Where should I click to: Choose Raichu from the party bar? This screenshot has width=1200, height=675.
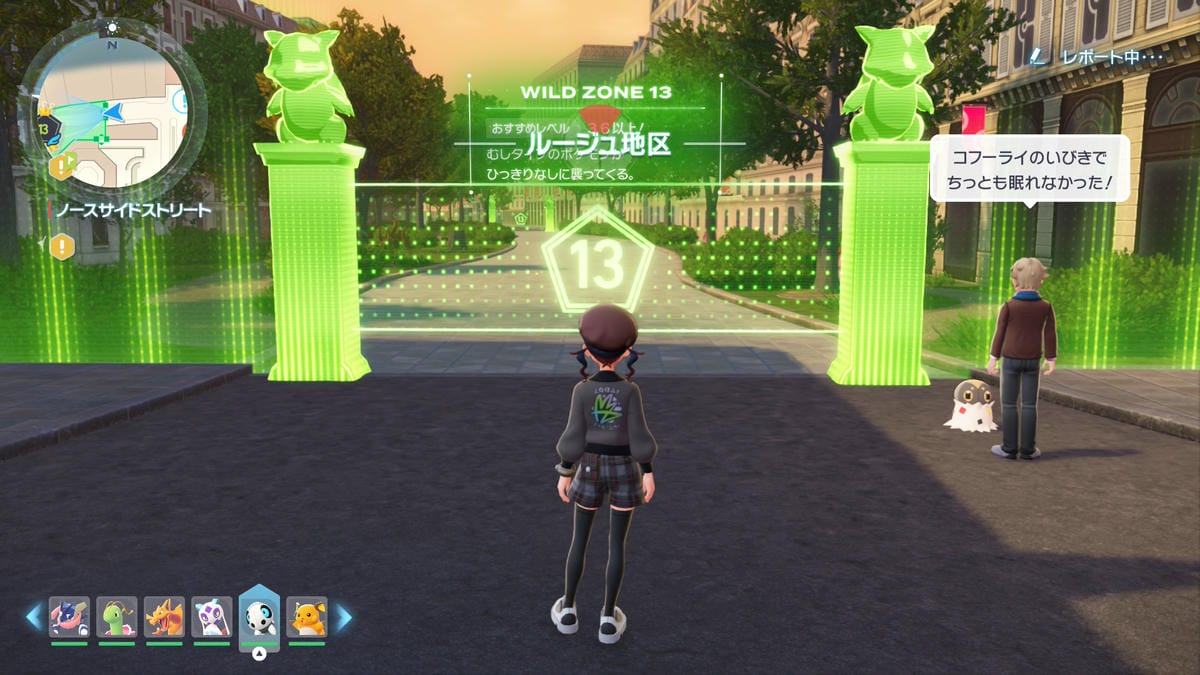307,617
